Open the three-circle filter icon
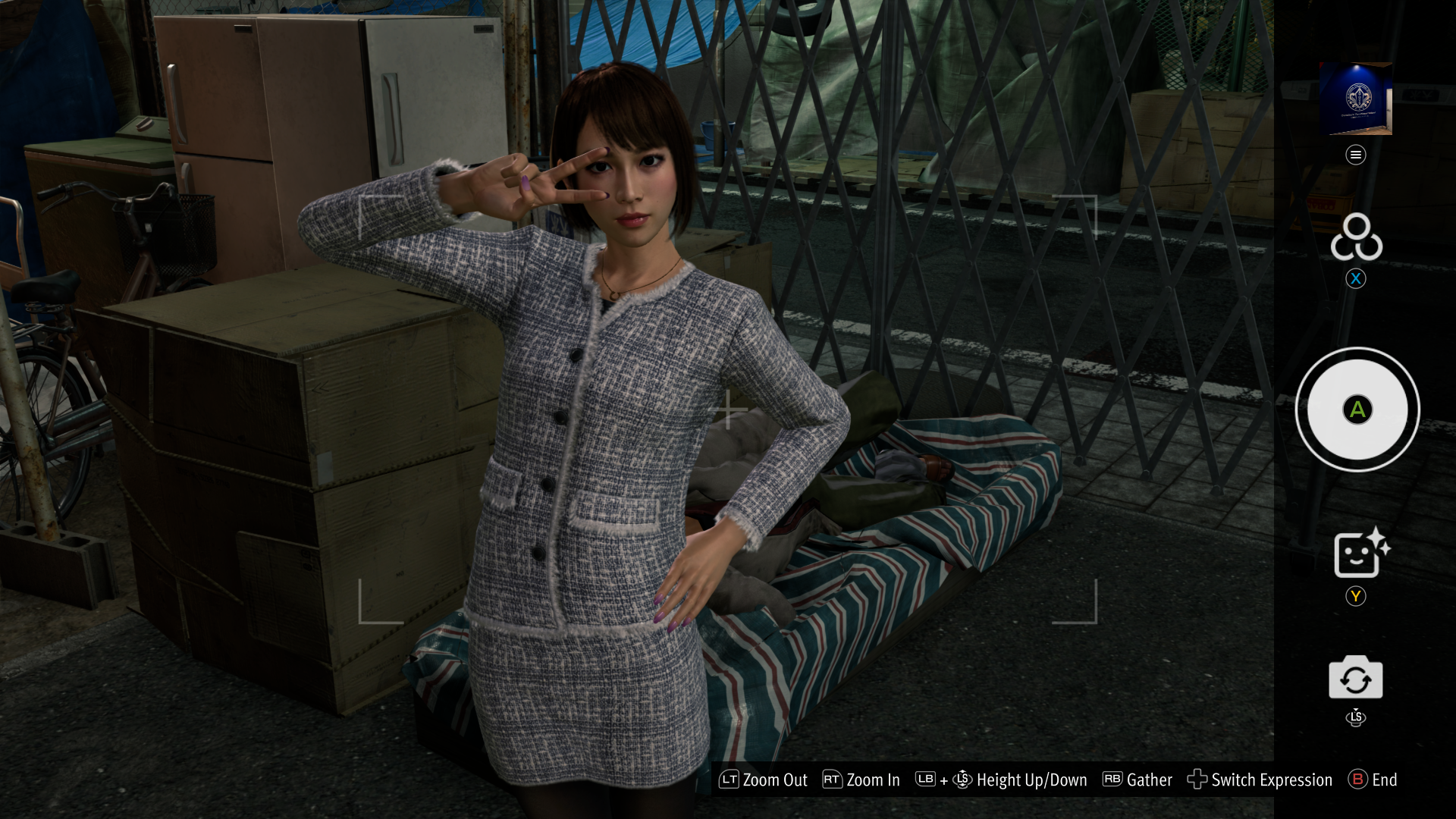 [x=1356, y=238]
